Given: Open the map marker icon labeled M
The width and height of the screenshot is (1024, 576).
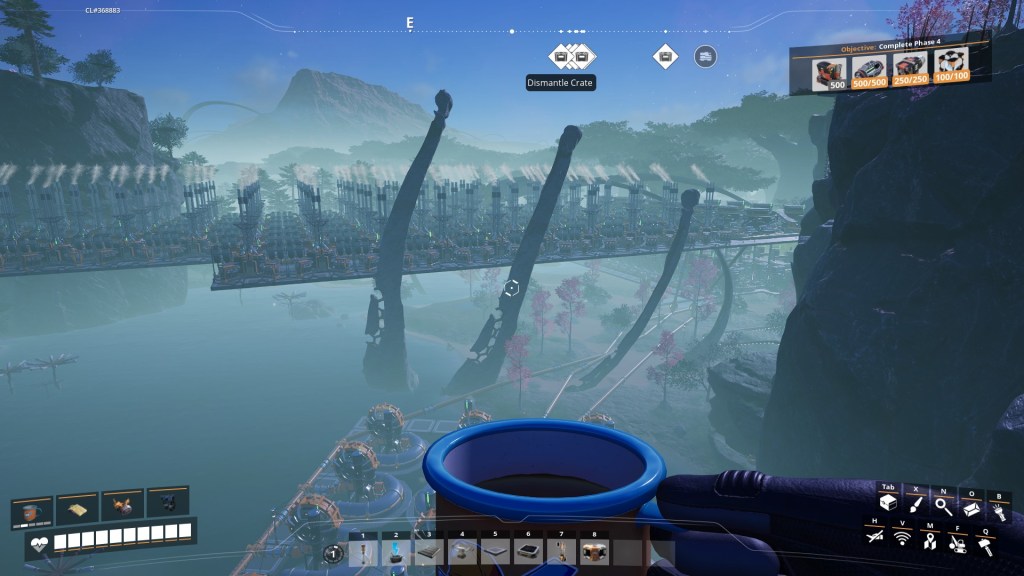Looking at the screenshot, I should pos(929,540).
